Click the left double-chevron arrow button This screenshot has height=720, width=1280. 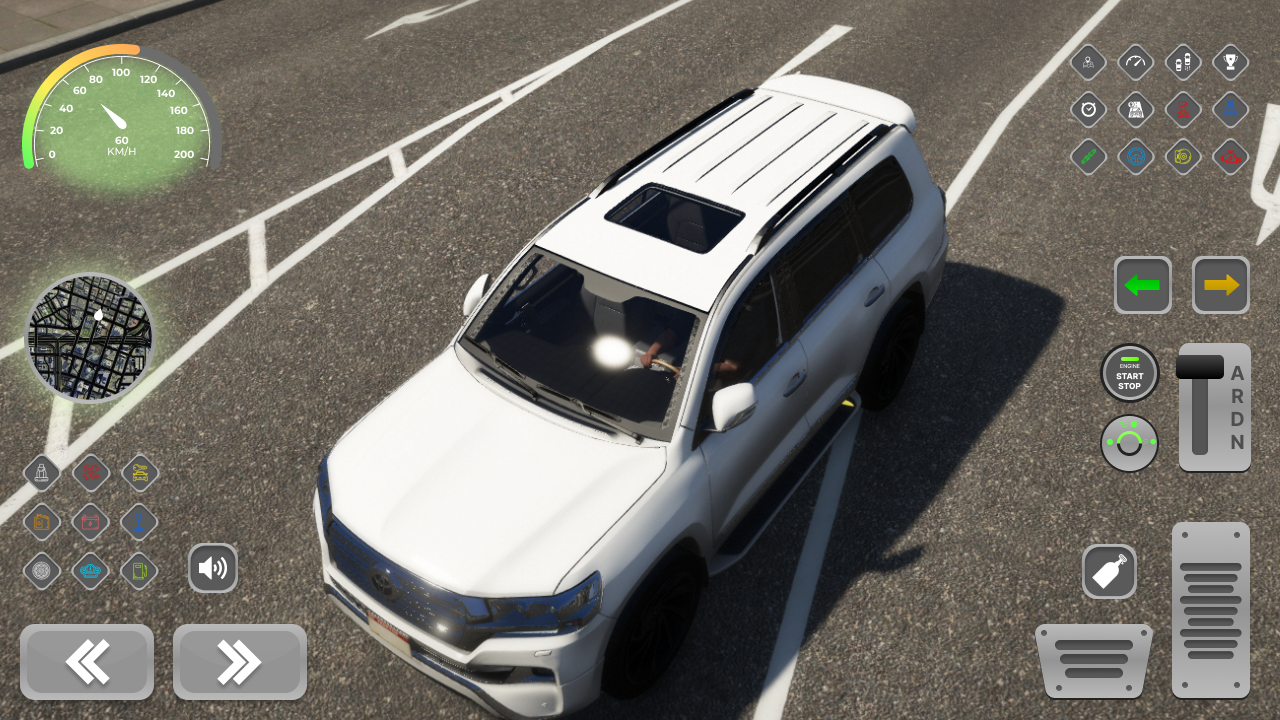(x=87, y=662)
